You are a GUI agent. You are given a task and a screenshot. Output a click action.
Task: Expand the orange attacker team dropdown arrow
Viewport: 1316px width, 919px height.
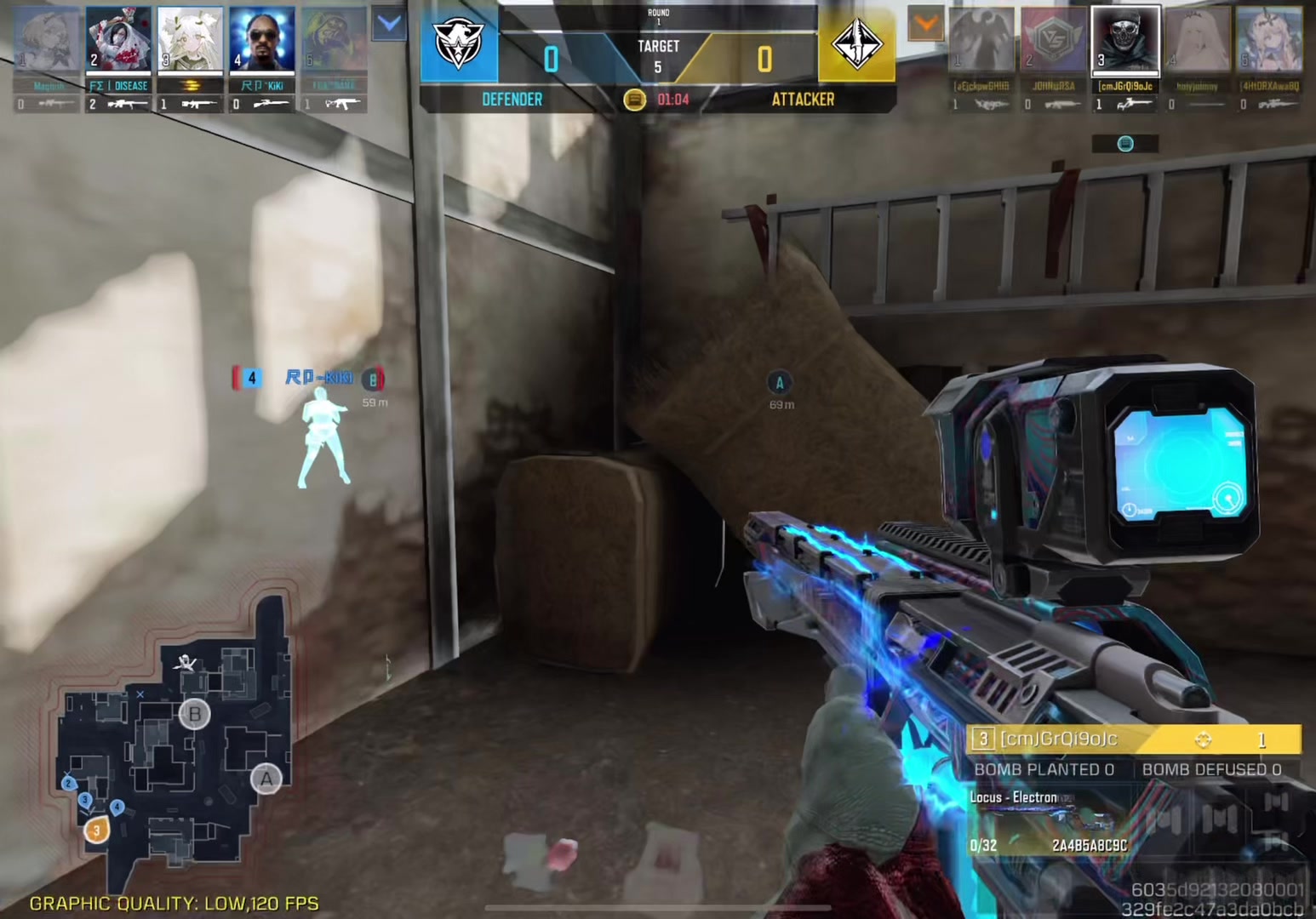[925, 25]
